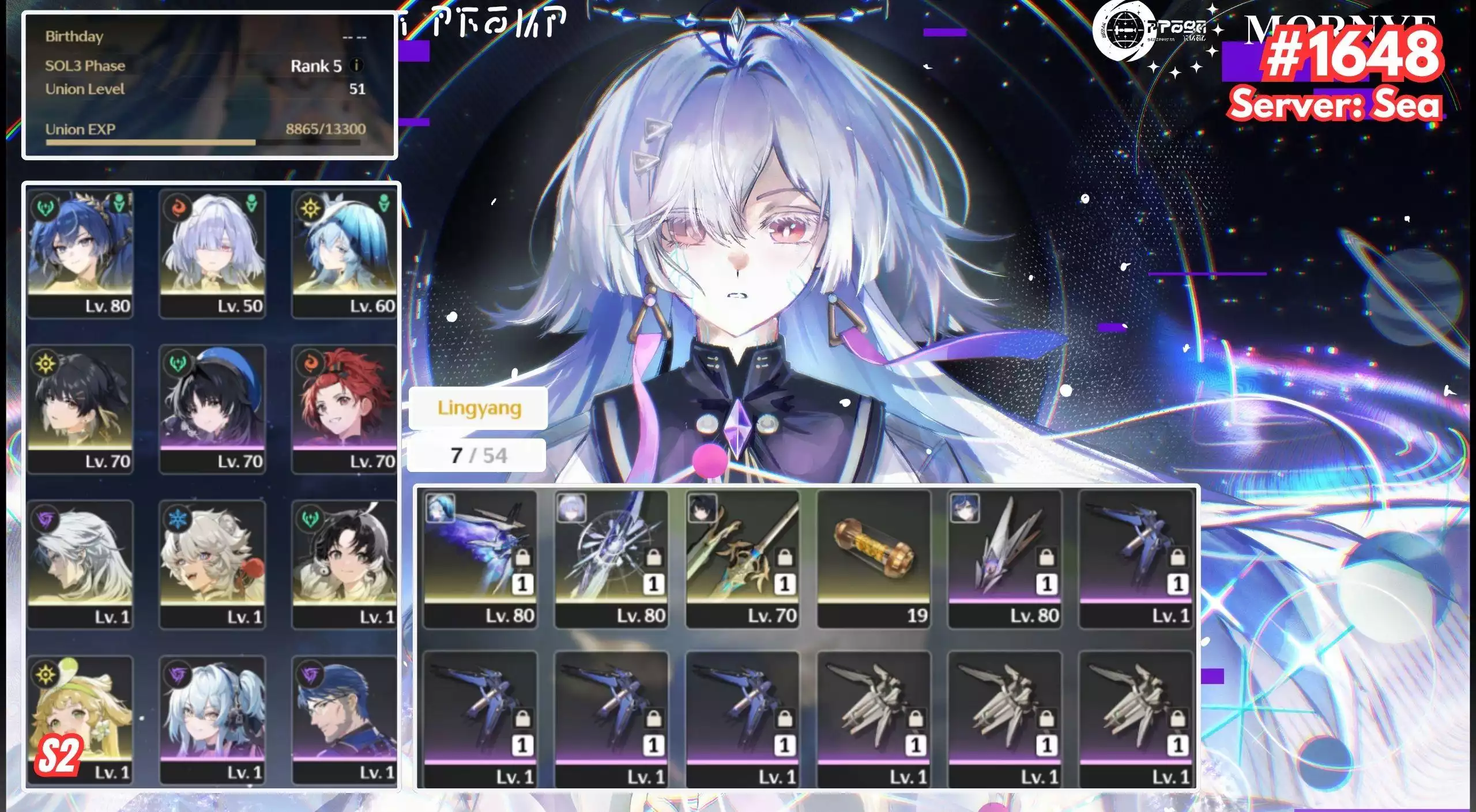
Task: Choose the red-haired Lv. 70 character
Action: 344,409
